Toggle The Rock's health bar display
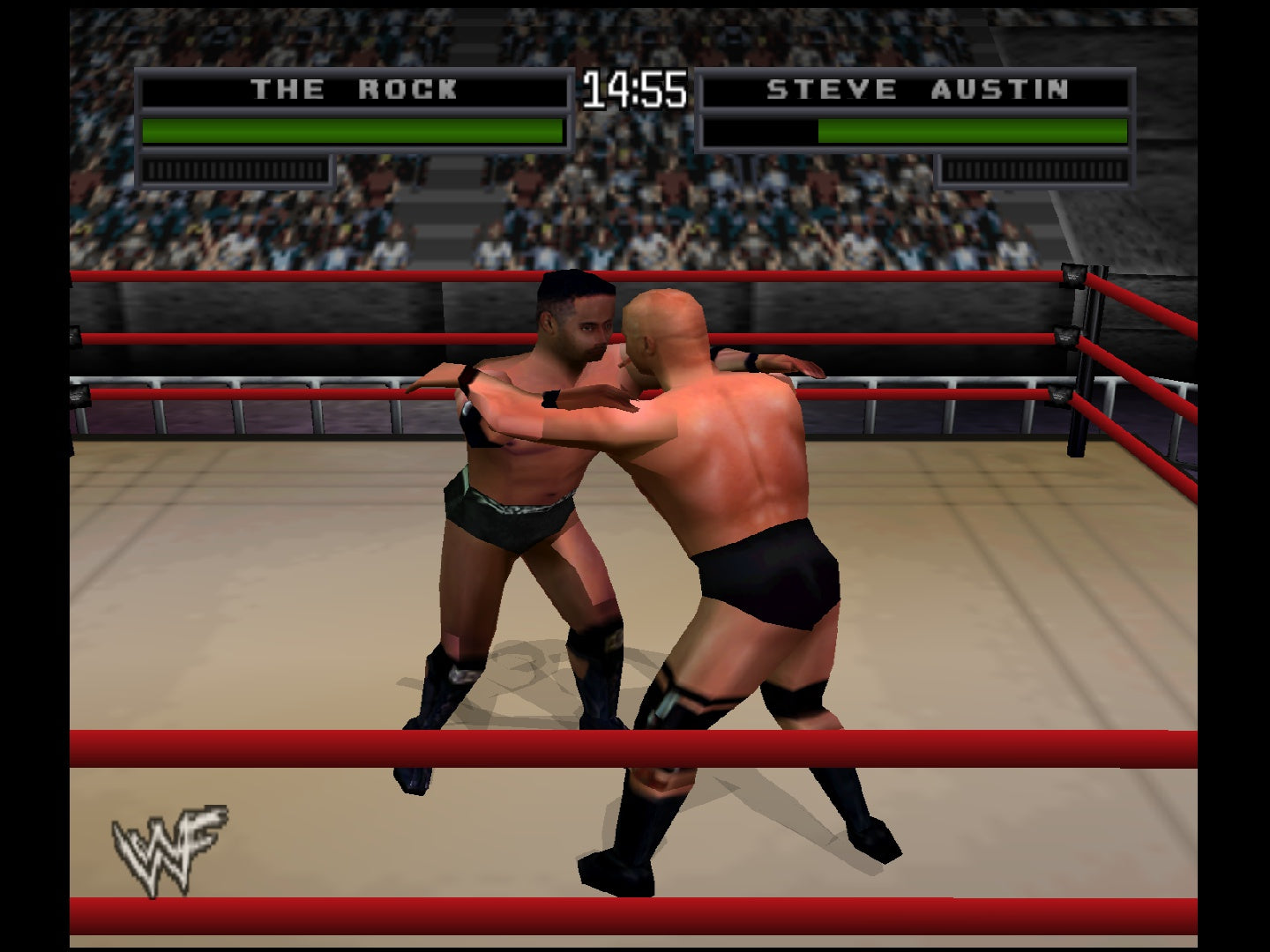1270x952 pixels. [x=353, y=132]
